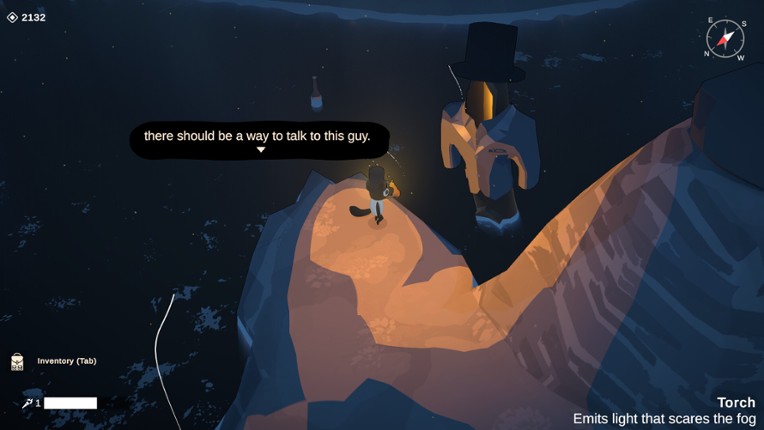Select the torch item slot

pos(28,403)
